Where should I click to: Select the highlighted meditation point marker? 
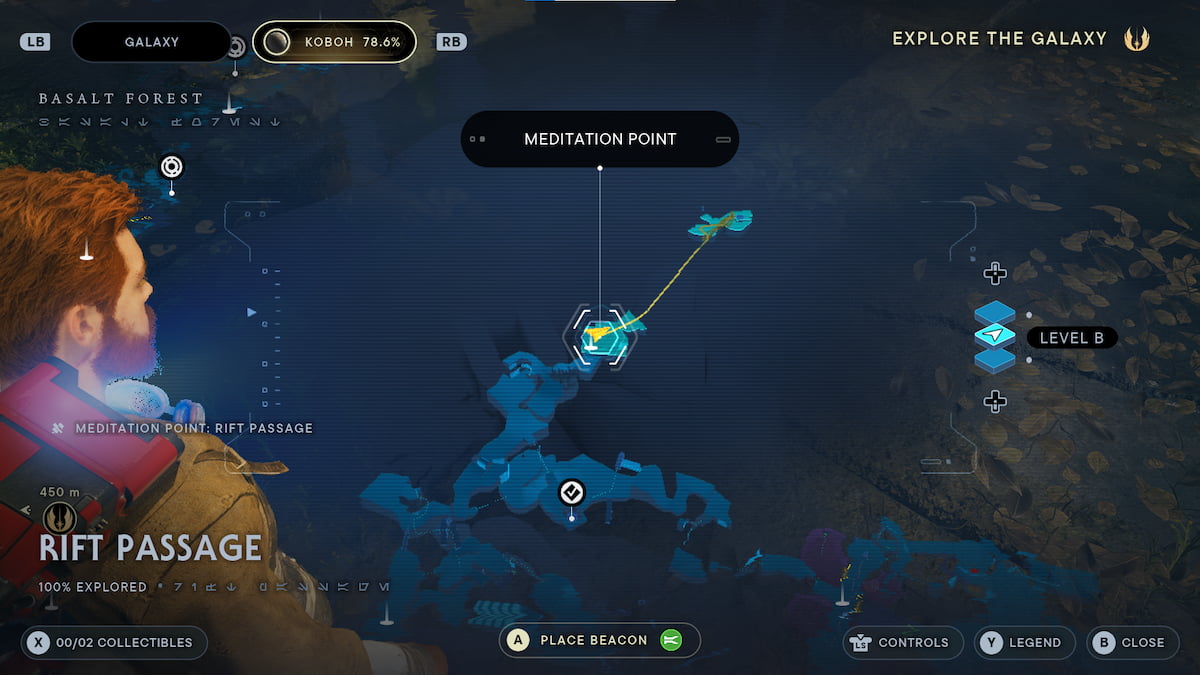click(600, 337)
